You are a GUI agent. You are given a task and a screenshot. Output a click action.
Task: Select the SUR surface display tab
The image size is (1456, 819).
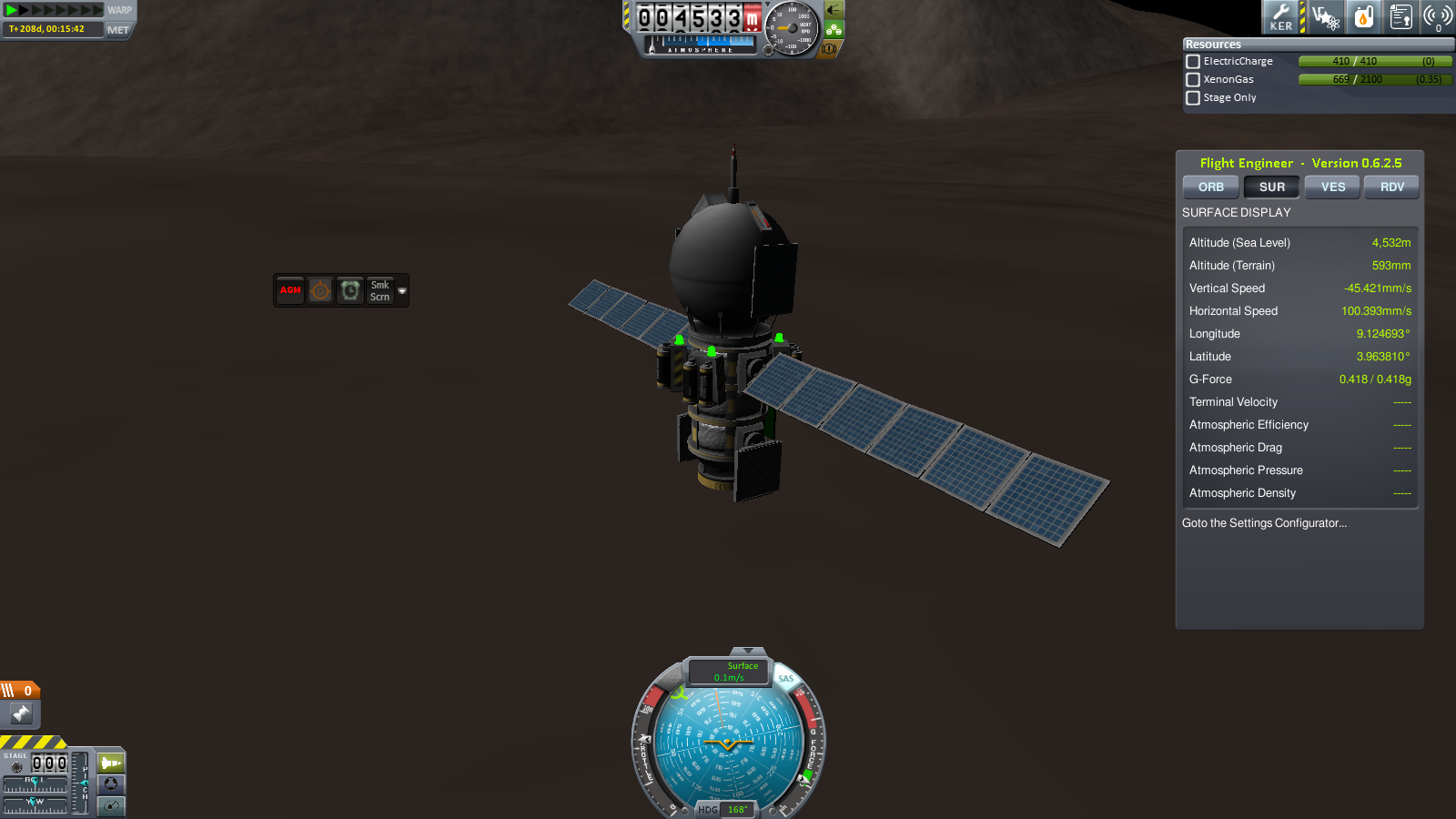[1271, 187]
